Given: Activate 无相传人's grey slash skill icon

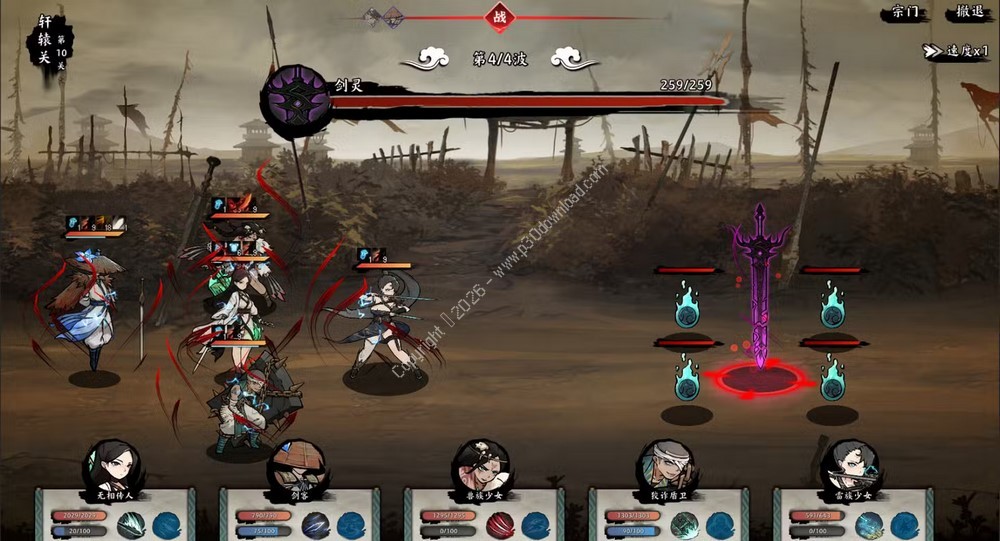Looking at the screenshot, I should pos(131,525).
